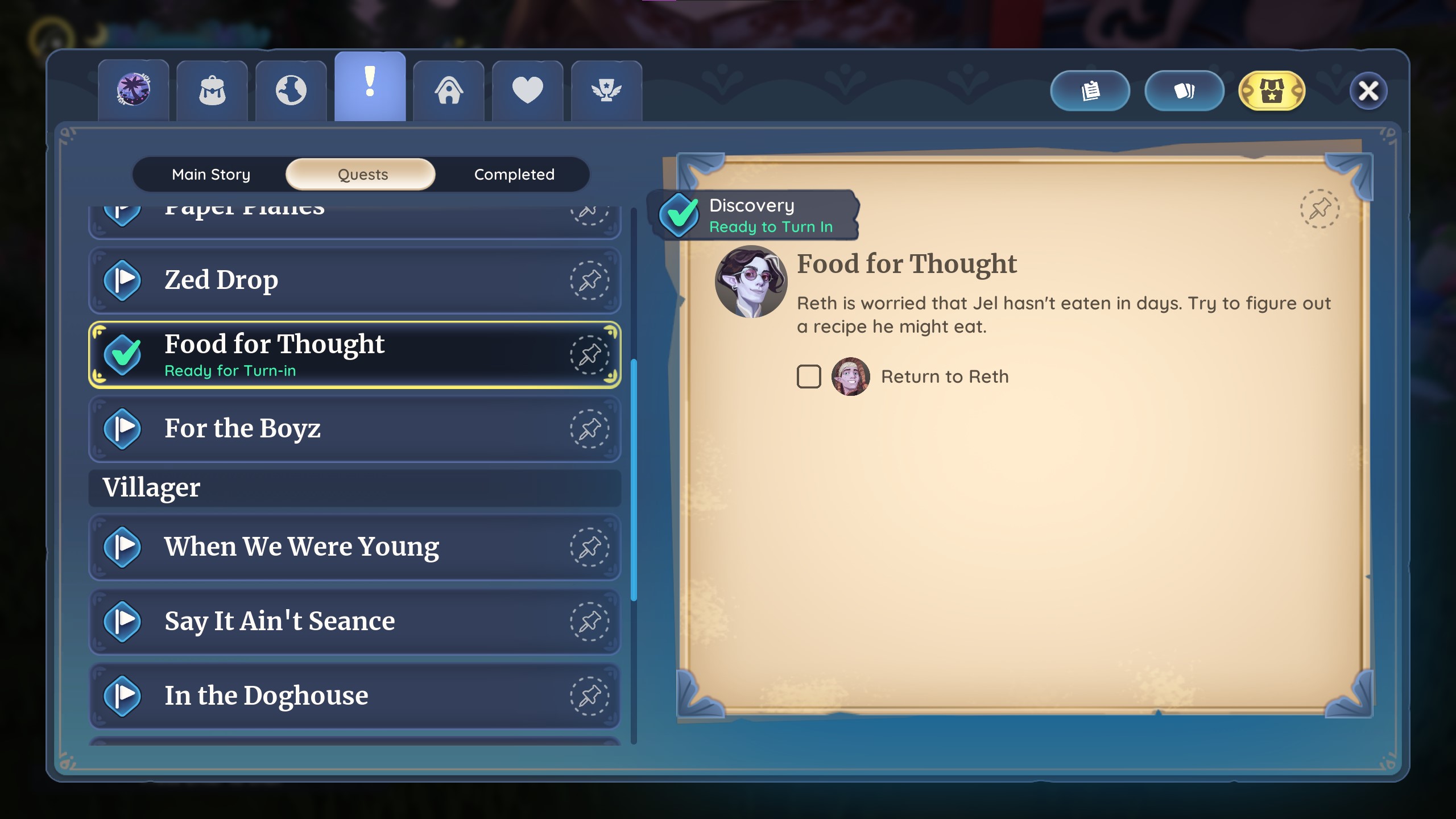The width and height of the screenshot is (1456, 819).
Task: Open the backpack inventory tab
Action: (x=213, y=90)
